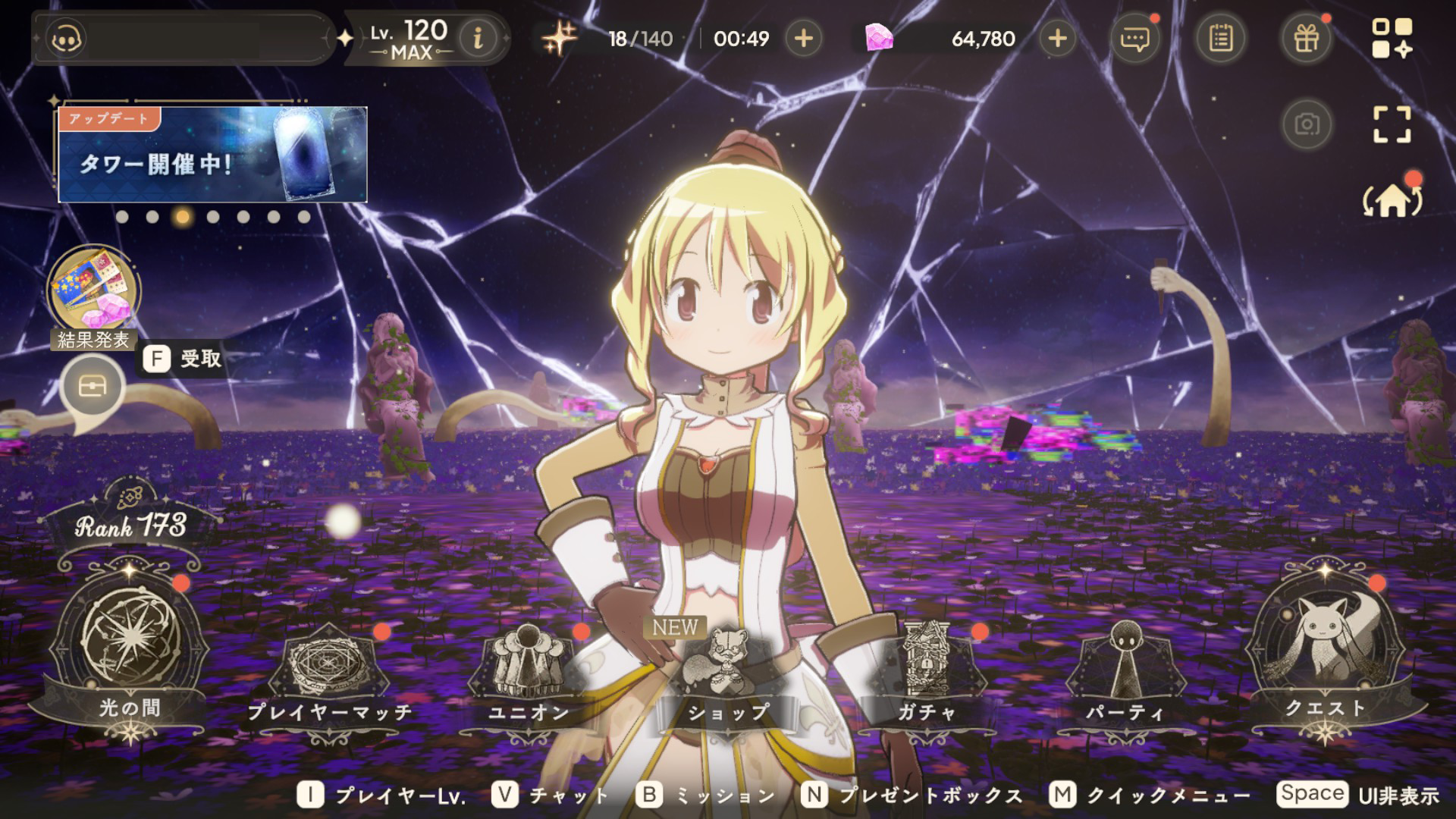The width and height of the screenshot is (1456, 819).
Task: Add stamina with the plus button
Action: tap(804, 38)
